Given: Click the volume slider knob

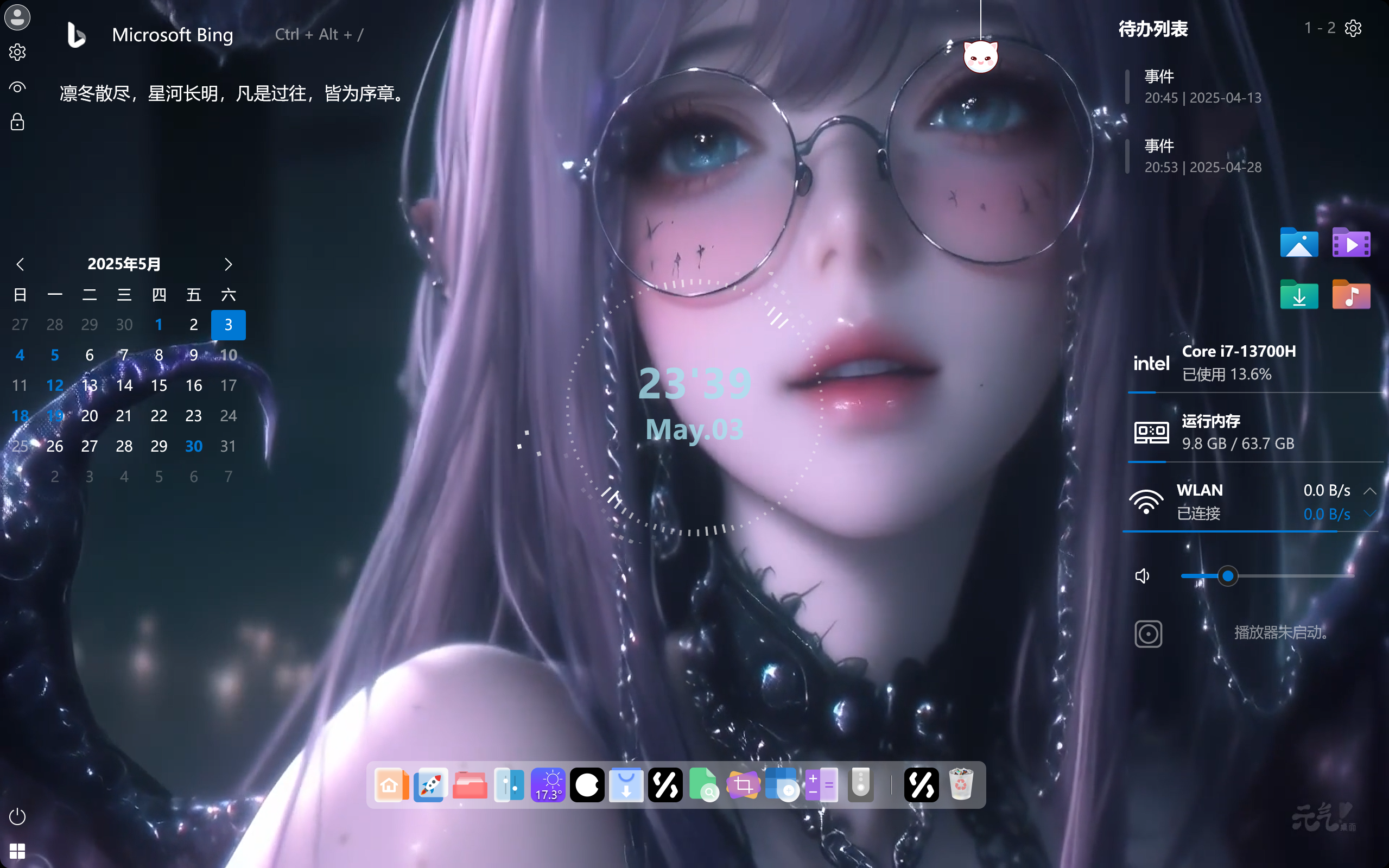Looking at the screenshot, I should pyautogui.click(x=1228, y=576).
